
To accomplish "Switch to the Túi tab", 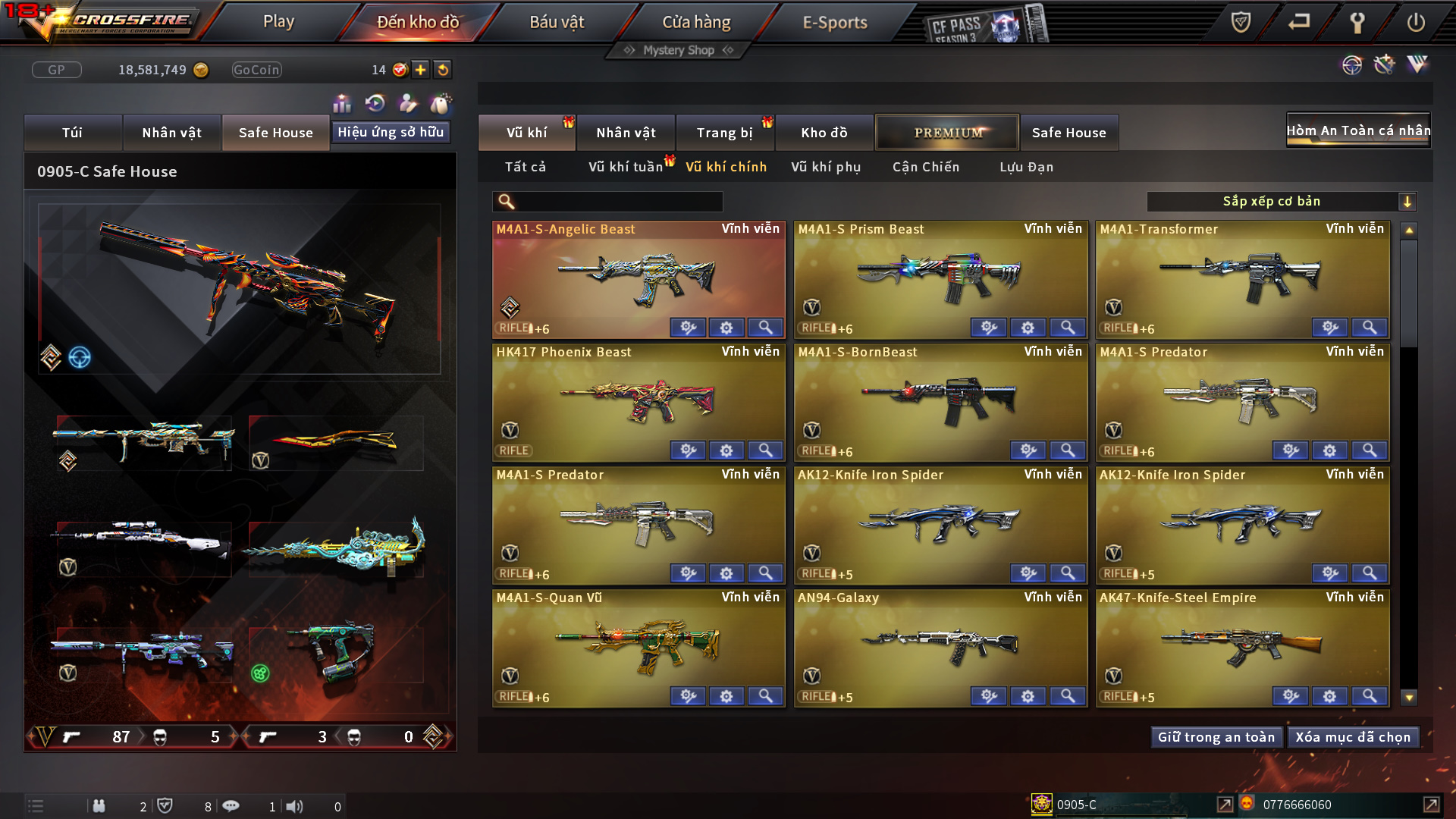I will point(72,133).
